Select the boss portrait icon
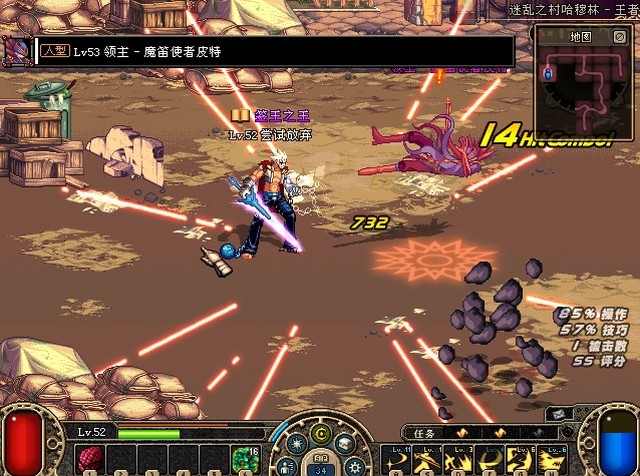The height and width of the screenshot is (476, 640). [15, 50]
